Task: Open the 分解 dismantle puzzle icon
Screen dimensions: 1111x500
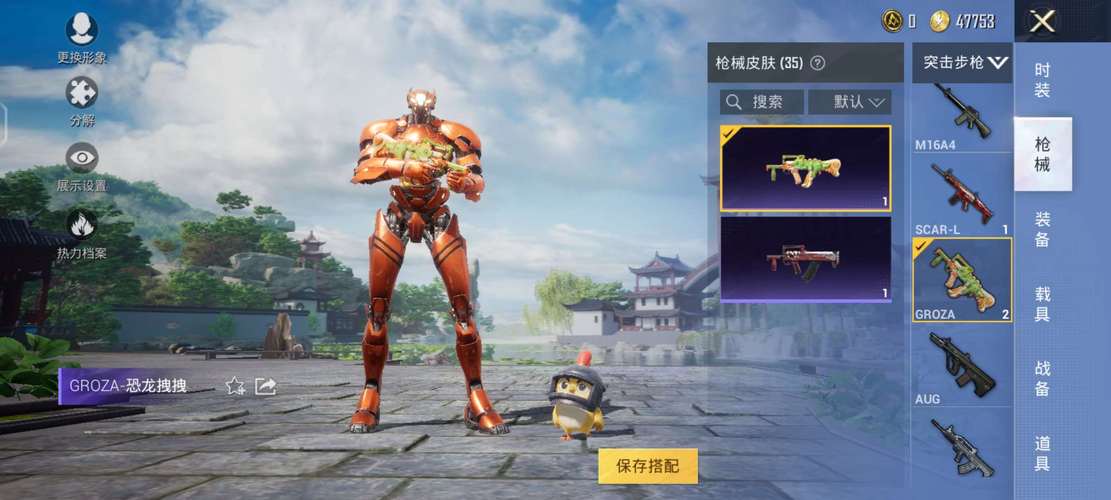Action: click(81, 99)
